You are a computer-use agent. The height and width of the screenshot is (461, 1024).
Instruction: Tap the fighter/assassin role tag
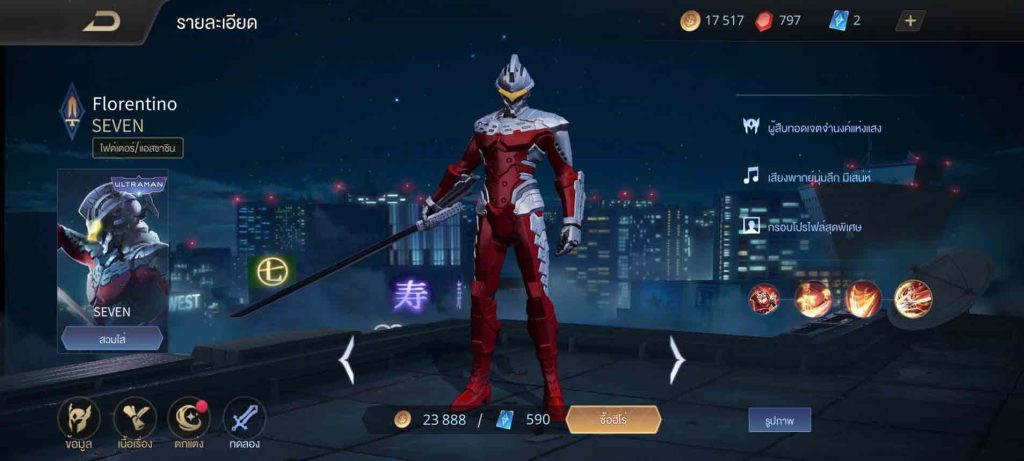pos(138,148)
